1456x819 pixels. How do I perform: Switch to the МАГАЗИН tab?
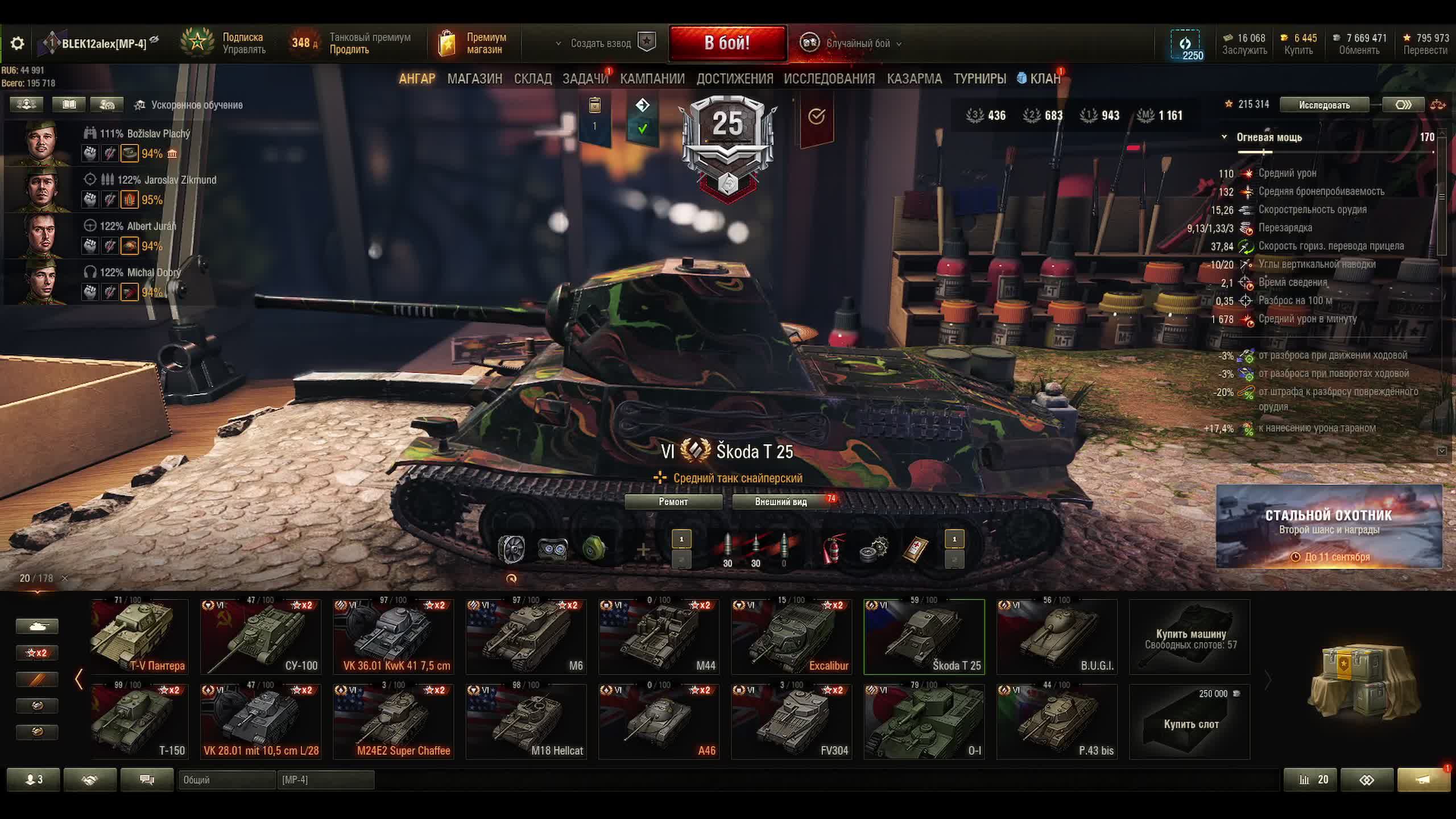(x=474, y=78)
